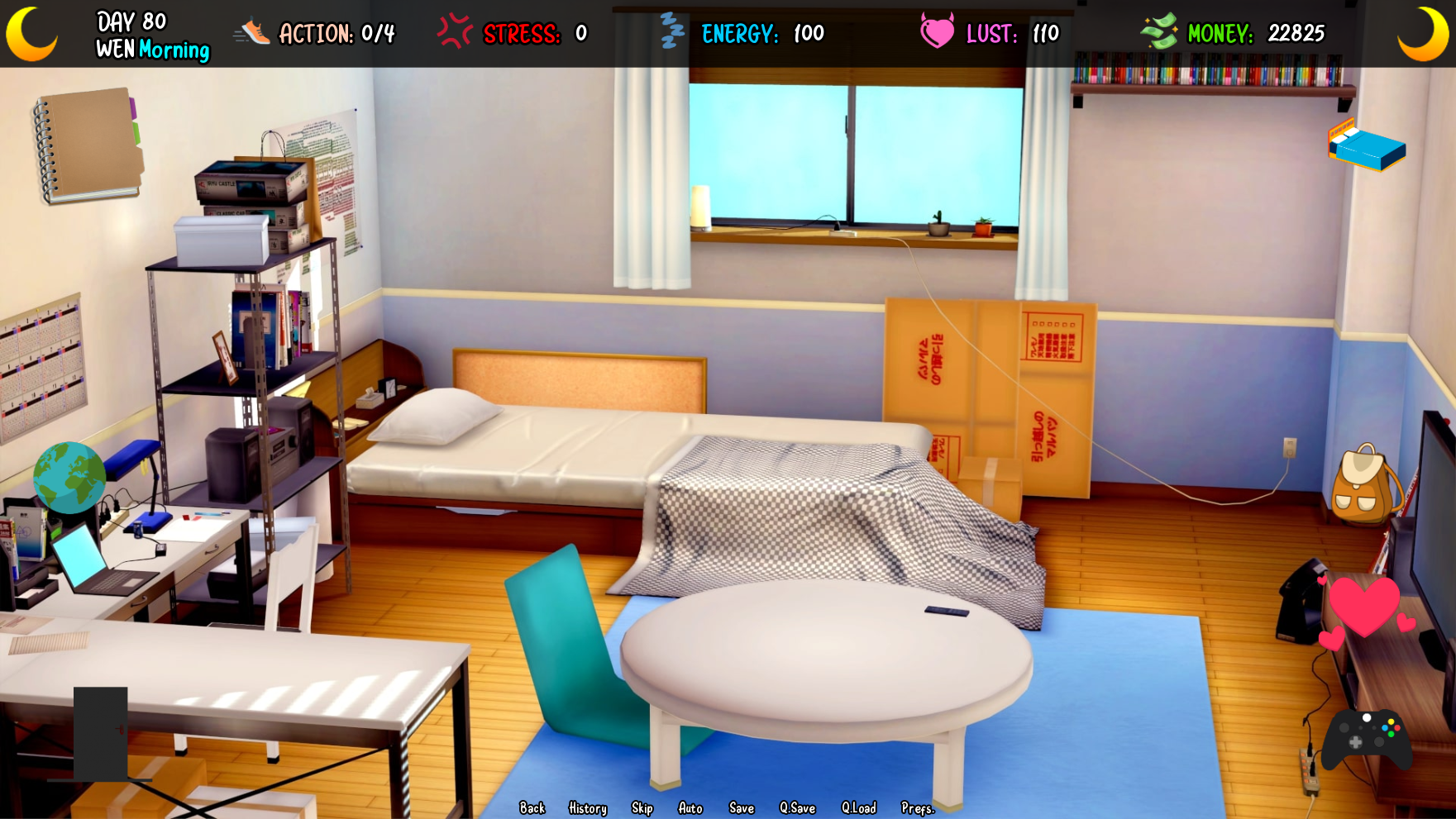Select the moon icon in top right corner
The height and width of the screenshot is (819, 1456).
pos(1424,33)
